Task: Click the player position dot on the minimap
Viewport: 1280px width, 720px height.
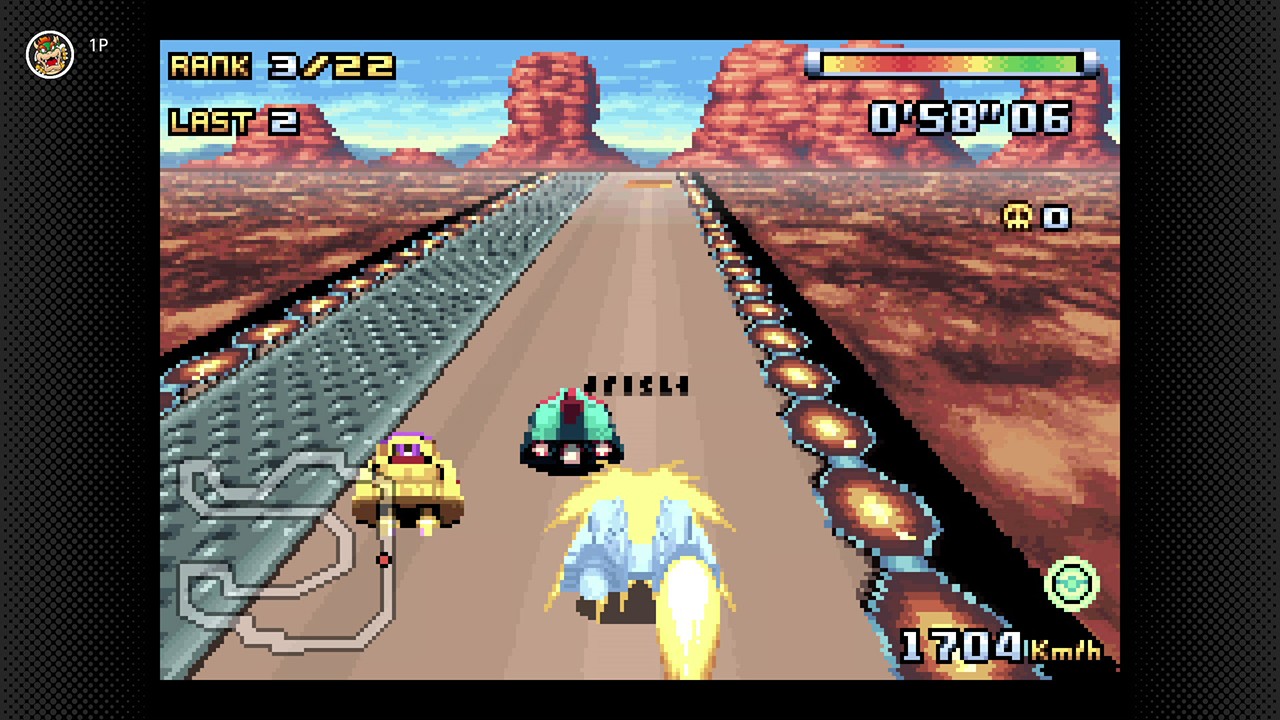Action: (x=382, y=561)
